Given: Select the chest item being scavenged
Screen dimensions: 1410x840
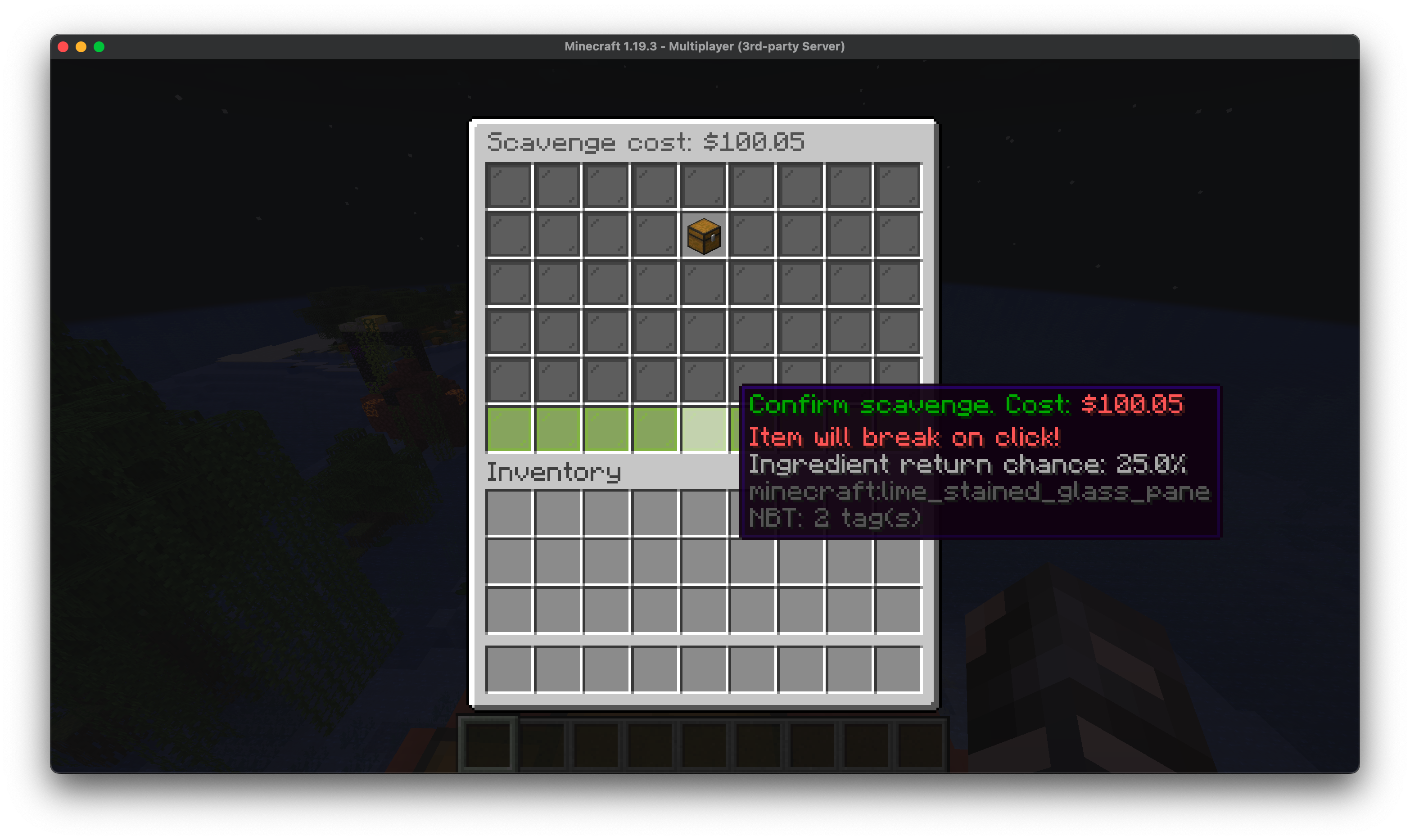Looking at the screenshot, I should click(x=704, y=236).
